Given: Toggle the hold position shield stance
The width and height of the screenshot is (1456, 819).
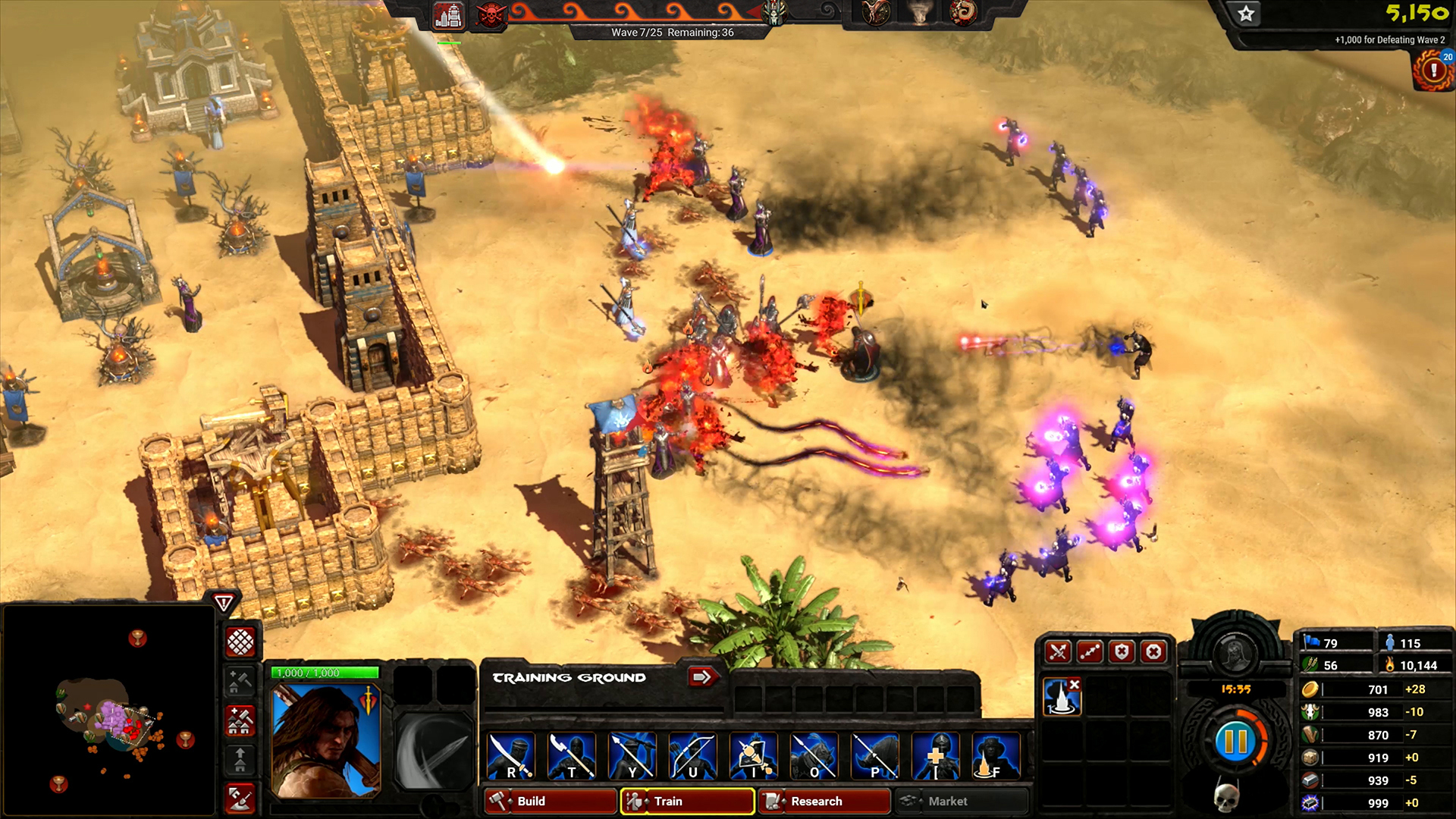Looking at the screenshot, I should tap(1122, 651).
